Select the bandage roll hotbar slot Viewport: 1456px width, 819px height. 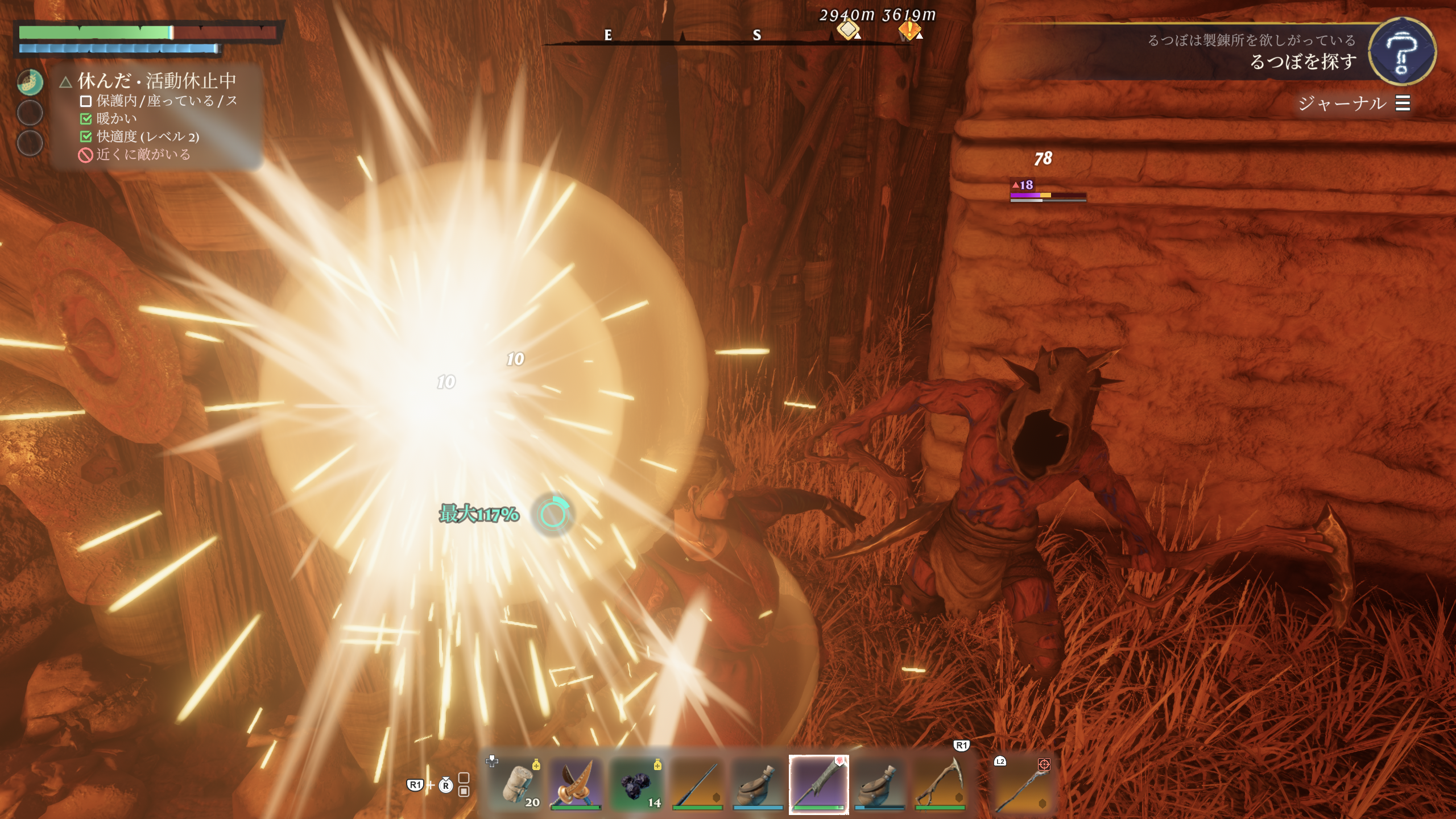[519, 784]
